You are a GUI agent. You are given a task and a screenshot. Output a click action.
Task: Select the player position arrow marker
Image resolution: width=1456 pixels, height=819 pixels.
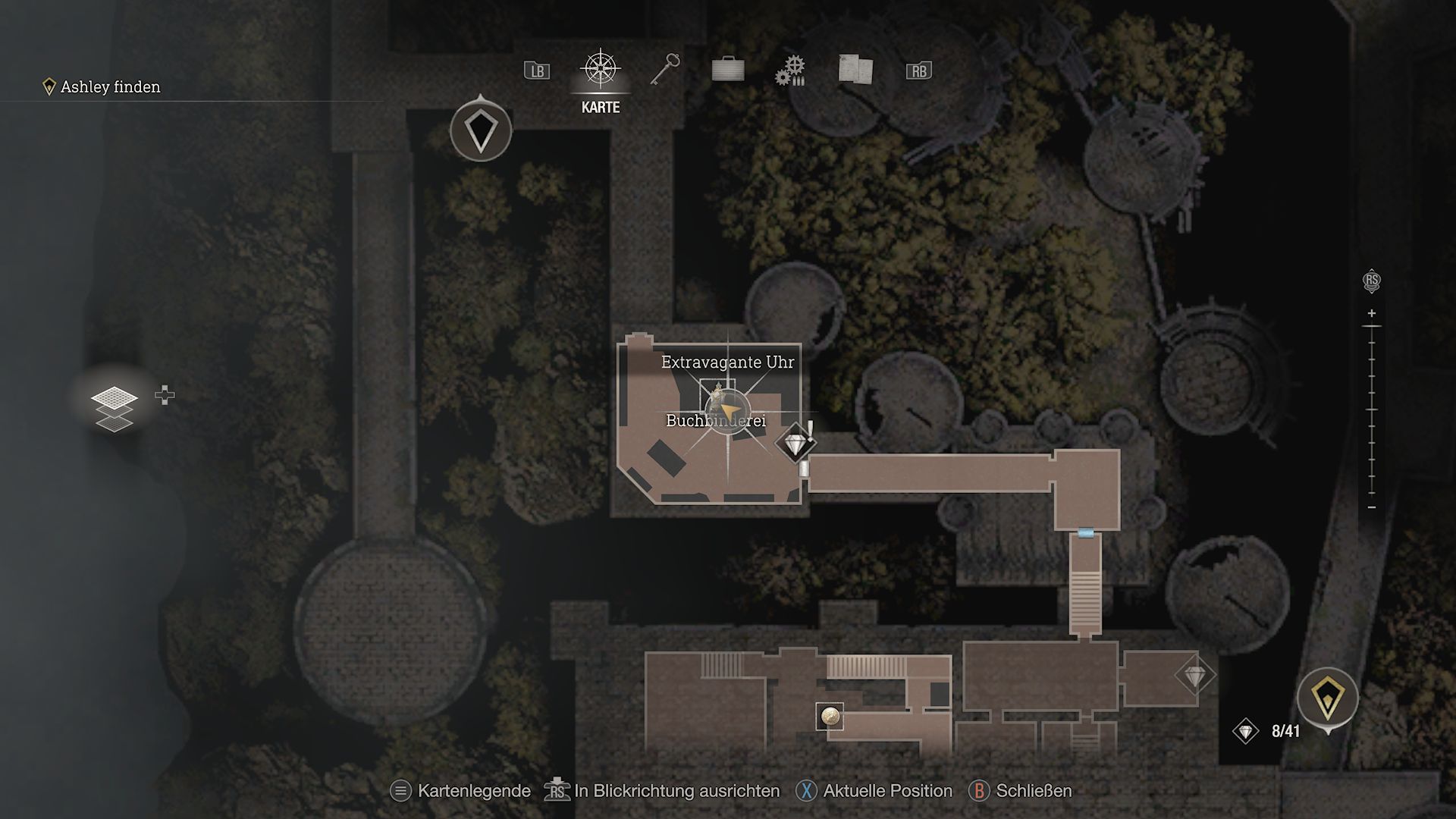point(726,410)
